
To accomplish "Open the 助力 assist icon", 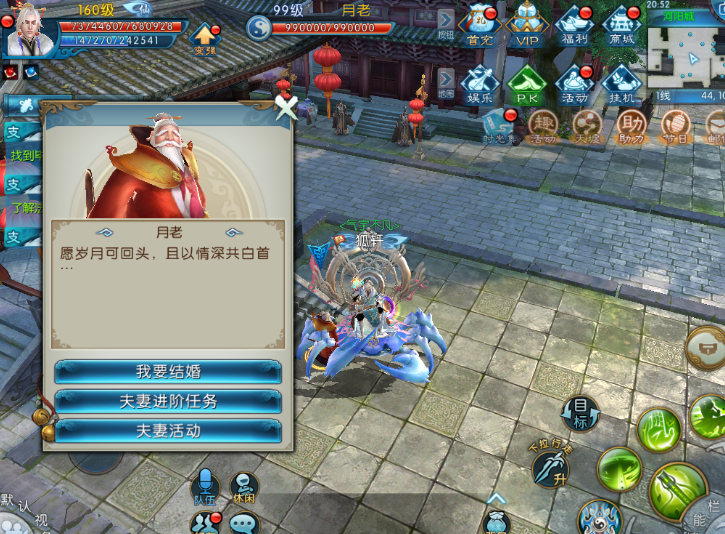I will [x=631, y=126].
